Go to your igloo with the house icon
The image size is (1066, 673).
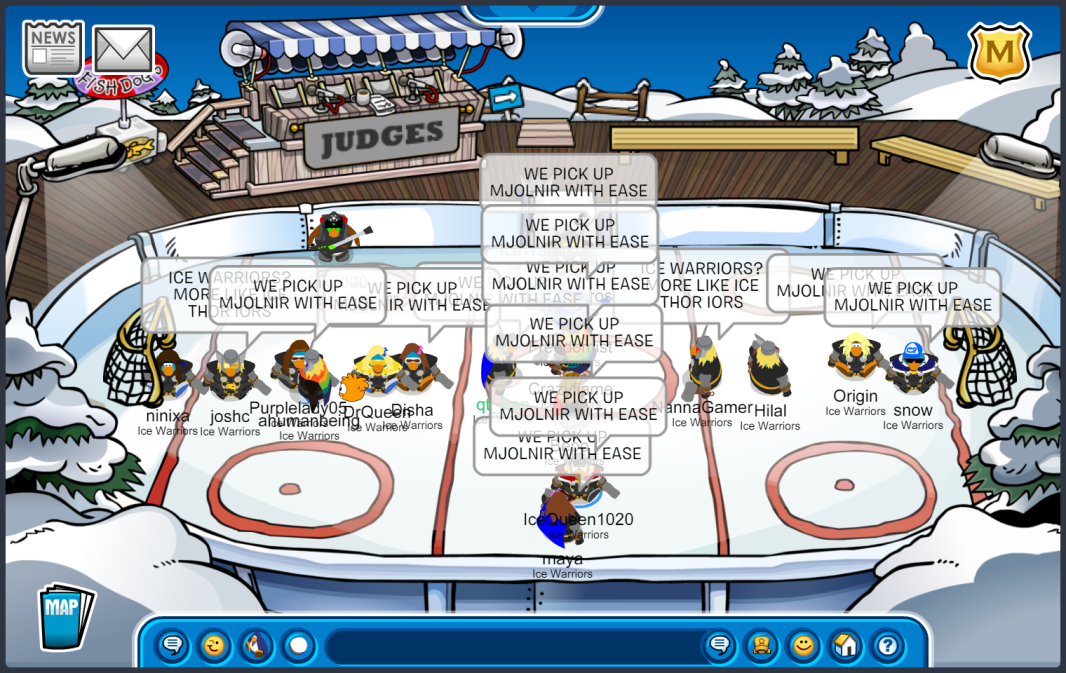pos(845,646)
